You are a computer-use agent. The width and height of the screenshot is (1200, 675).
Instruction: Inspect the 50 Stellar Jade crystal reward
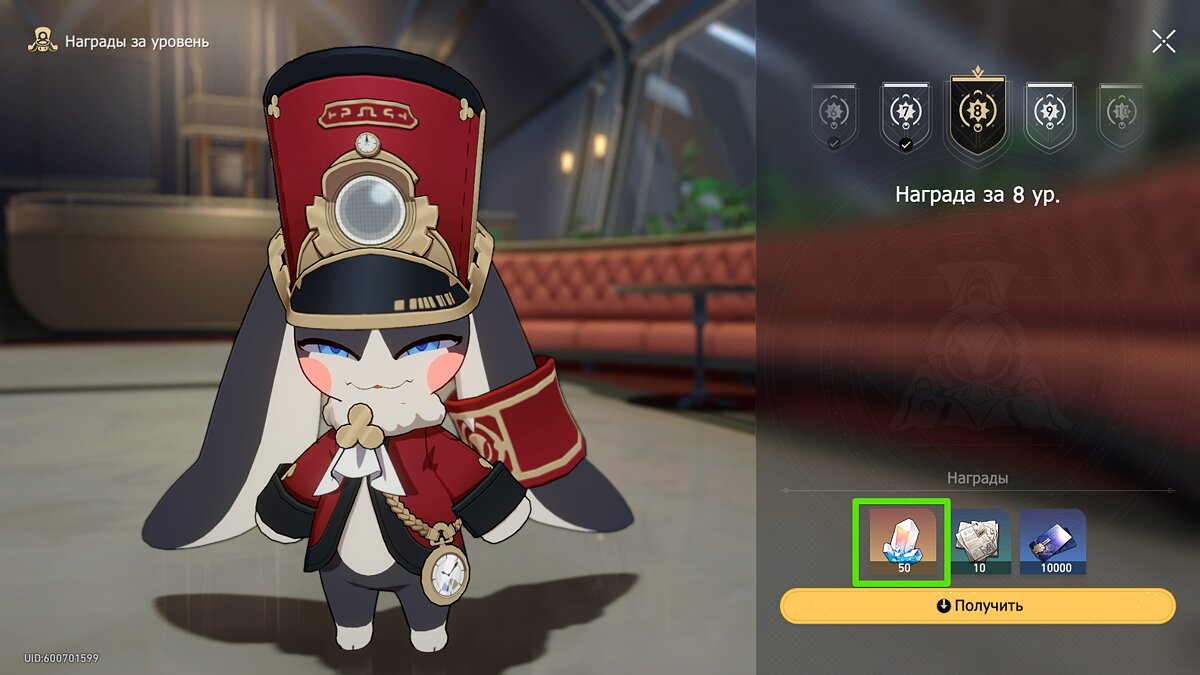[x=903, y=543]
